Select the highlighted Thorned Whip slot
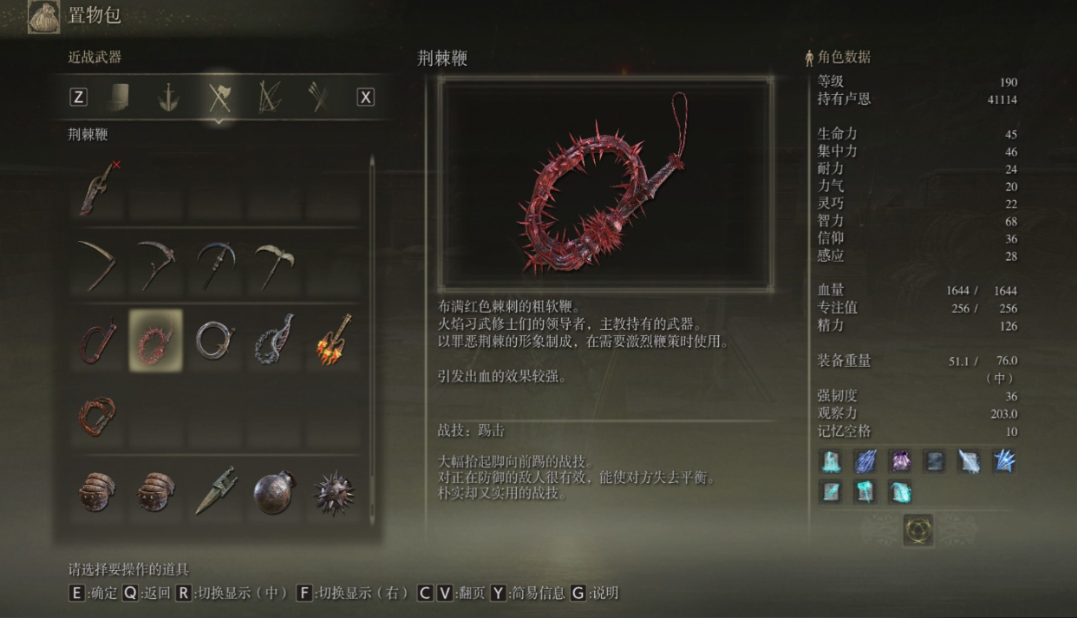This screenshot has width=1077, height=618. (155, 339)
